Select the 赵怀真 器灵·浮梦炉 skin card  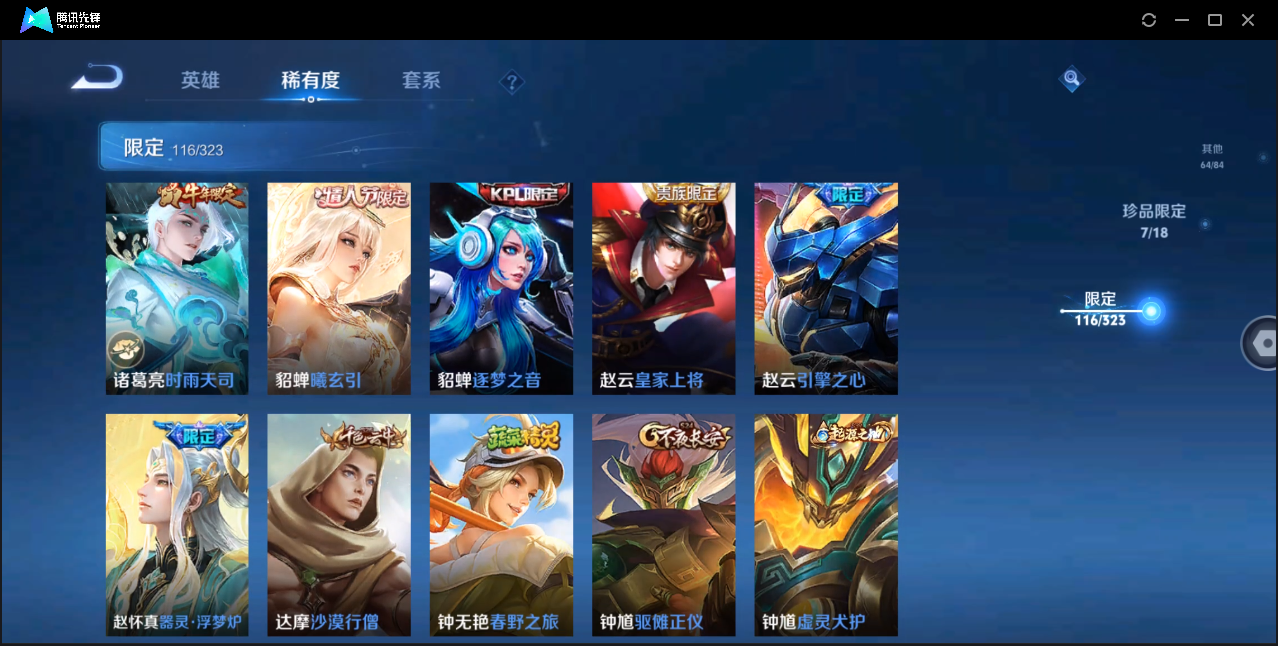coord(177,524)
